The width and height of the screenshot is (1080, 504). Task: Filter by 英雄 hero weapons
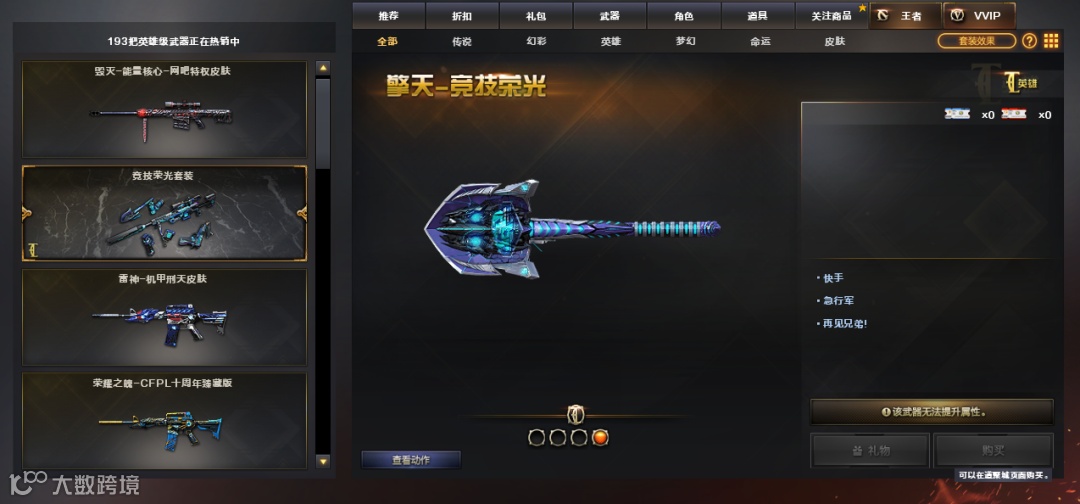coord(610,42)
